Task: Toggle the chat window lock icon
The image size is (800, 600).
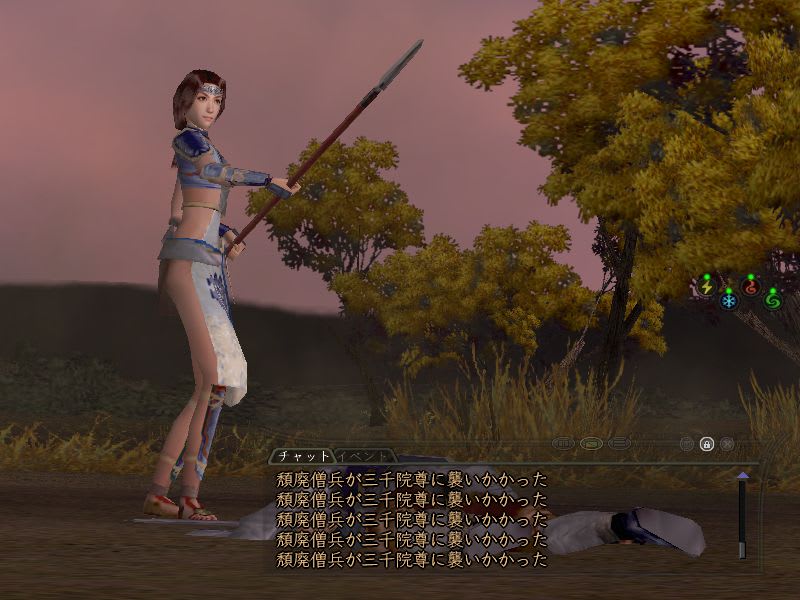Action: 707,443
